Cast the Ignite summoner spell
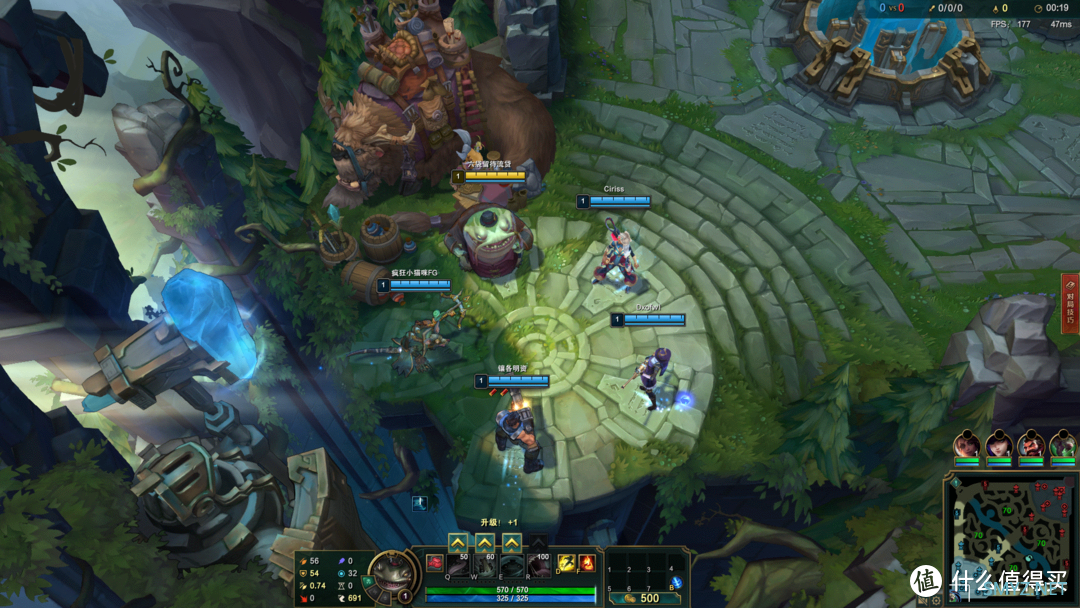Screen dimensions: 1080x608 587,563
